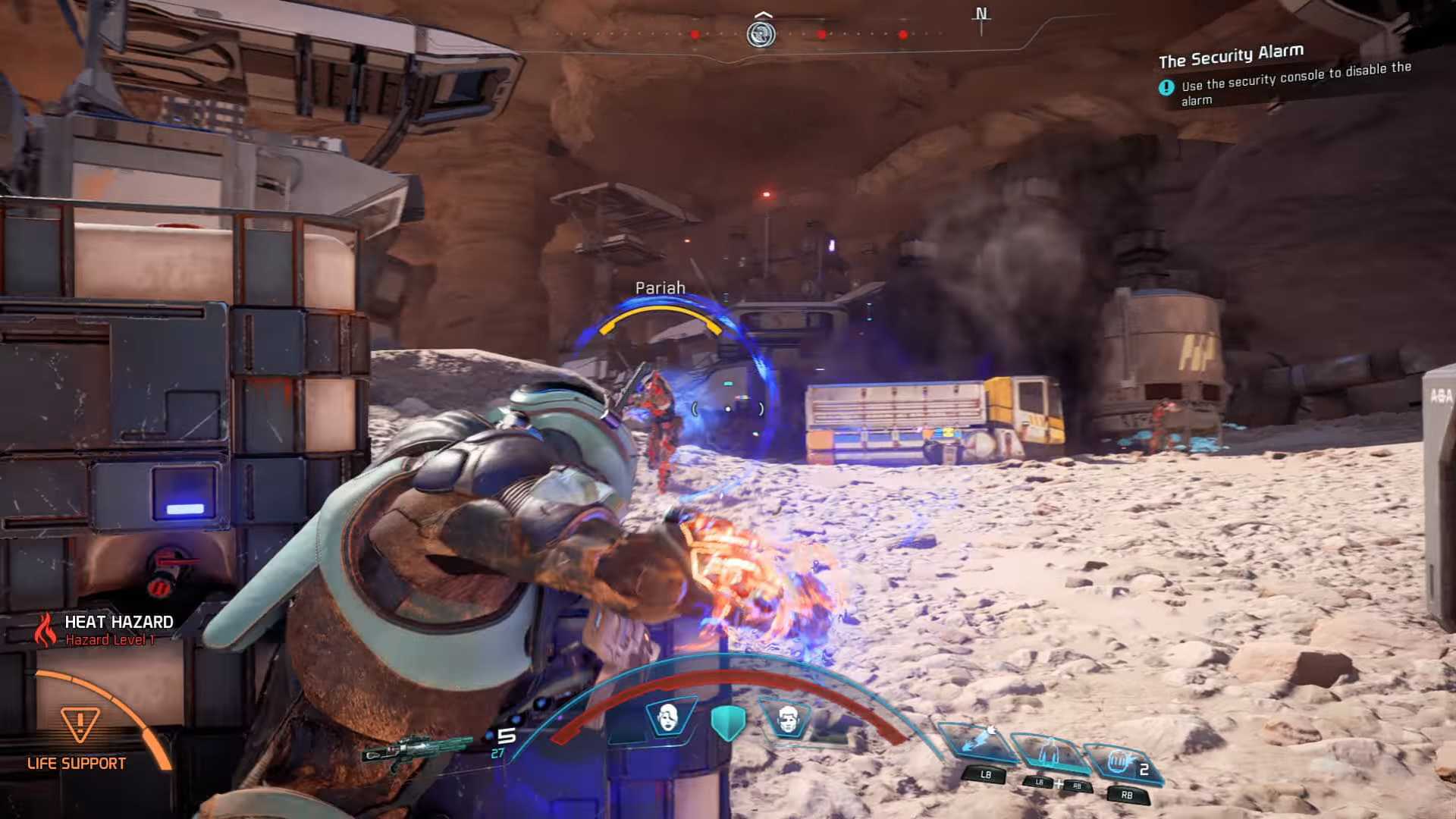Click the Heat Hazard flame warning
The height and width of the screenshot is (819, 1456).
pyautogui.click(x=46, y=629)
